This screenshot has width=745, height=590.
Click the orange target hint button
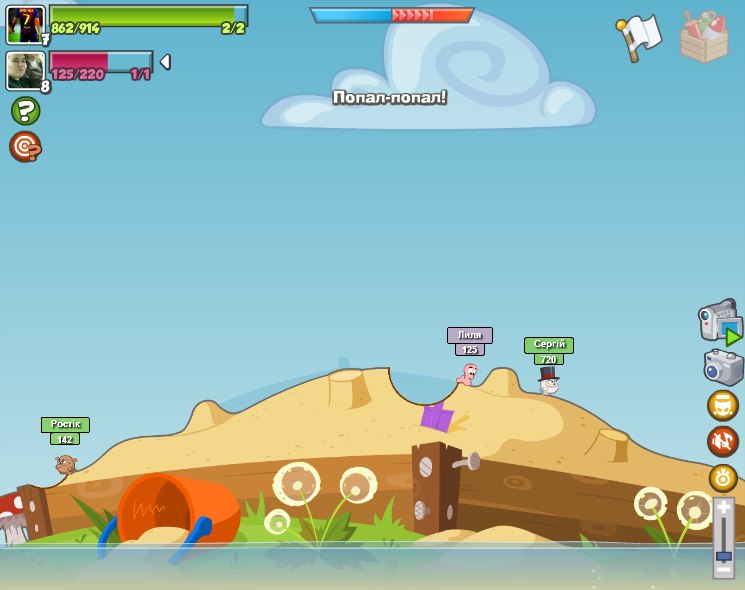point(25,147)
